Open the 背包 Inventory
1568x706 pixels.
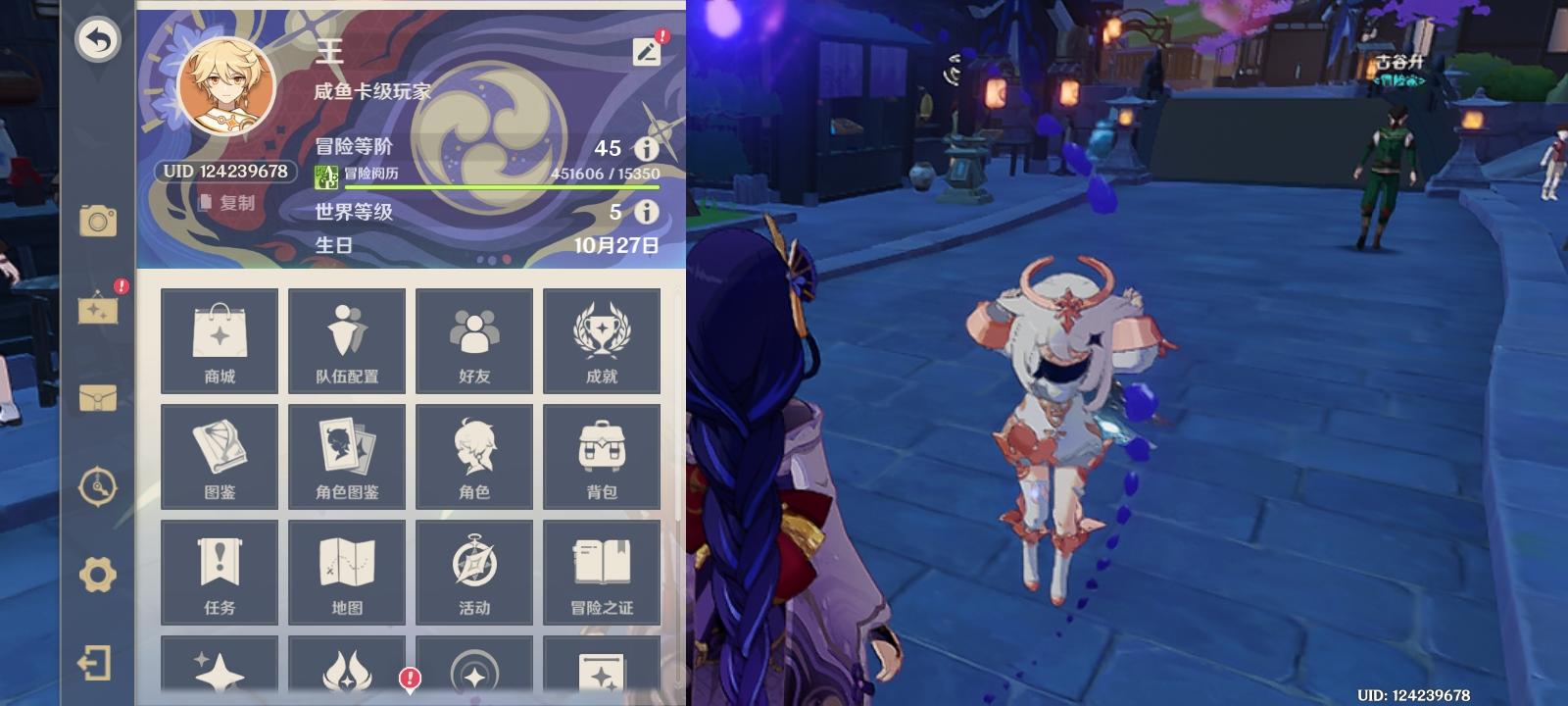tap(602, 455)
